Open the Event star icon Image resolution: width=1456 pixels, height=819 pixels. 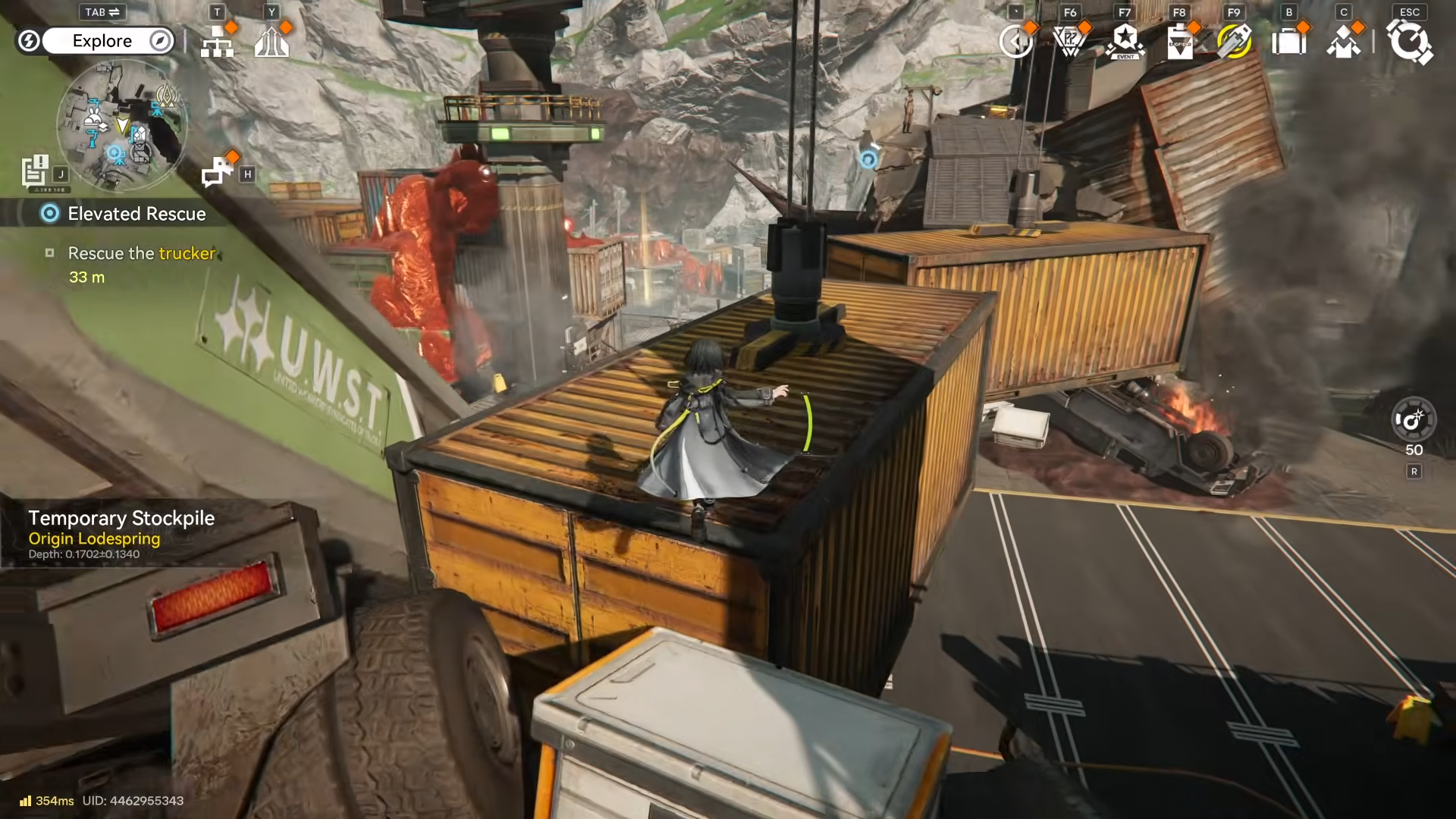tap(1125, 42)
